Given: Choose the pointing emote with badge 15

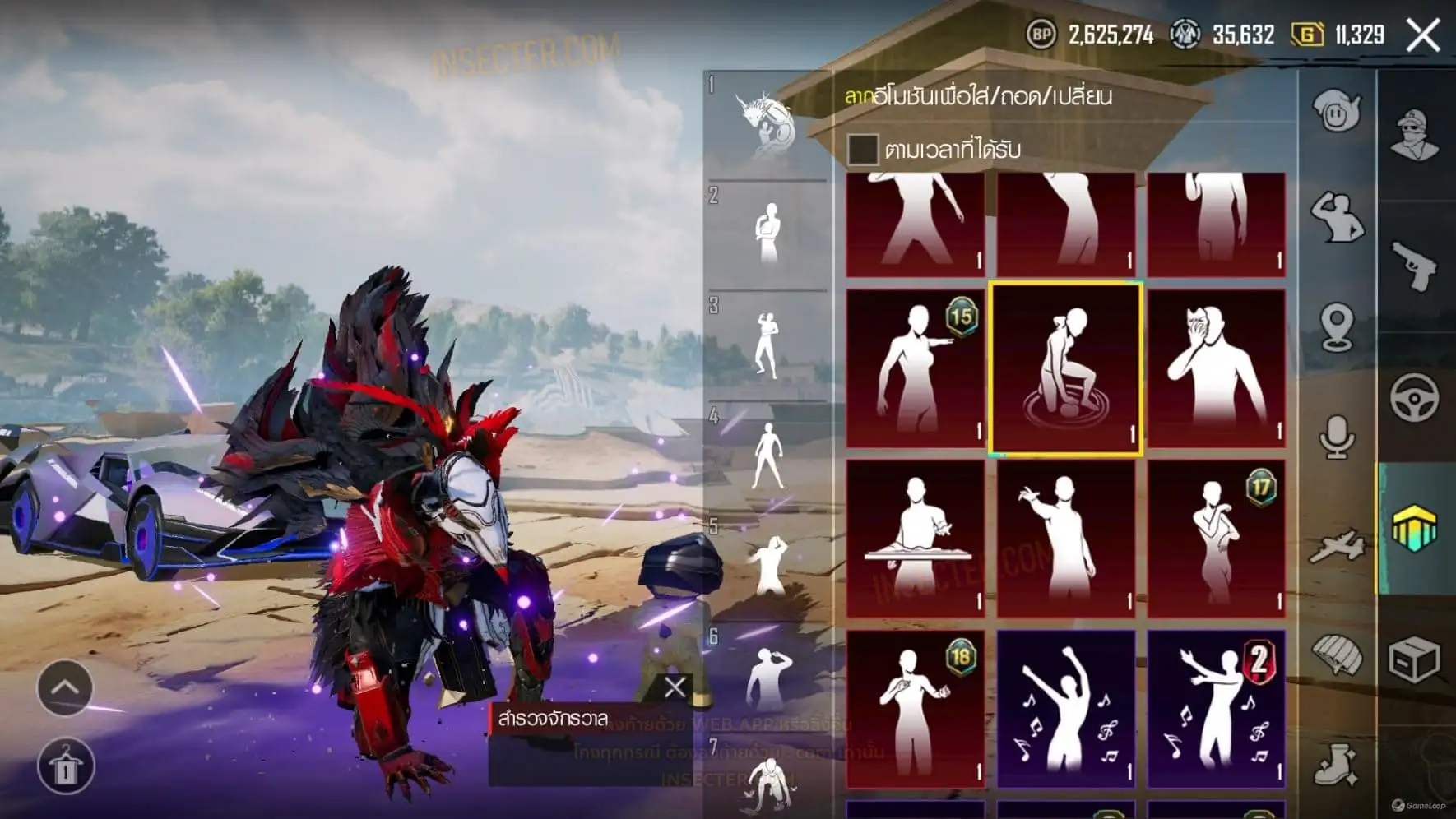Looking at the screenshot, I should click(915, 368).
